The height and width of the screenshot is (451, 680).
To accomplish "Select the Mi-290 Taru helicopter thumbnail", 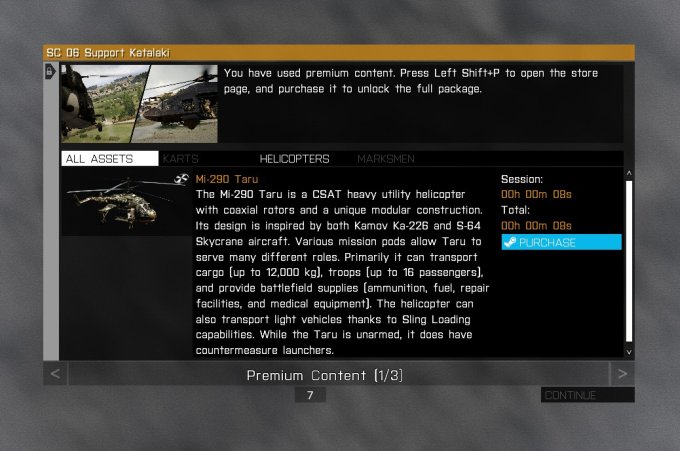I will click(x=125, y=203).
